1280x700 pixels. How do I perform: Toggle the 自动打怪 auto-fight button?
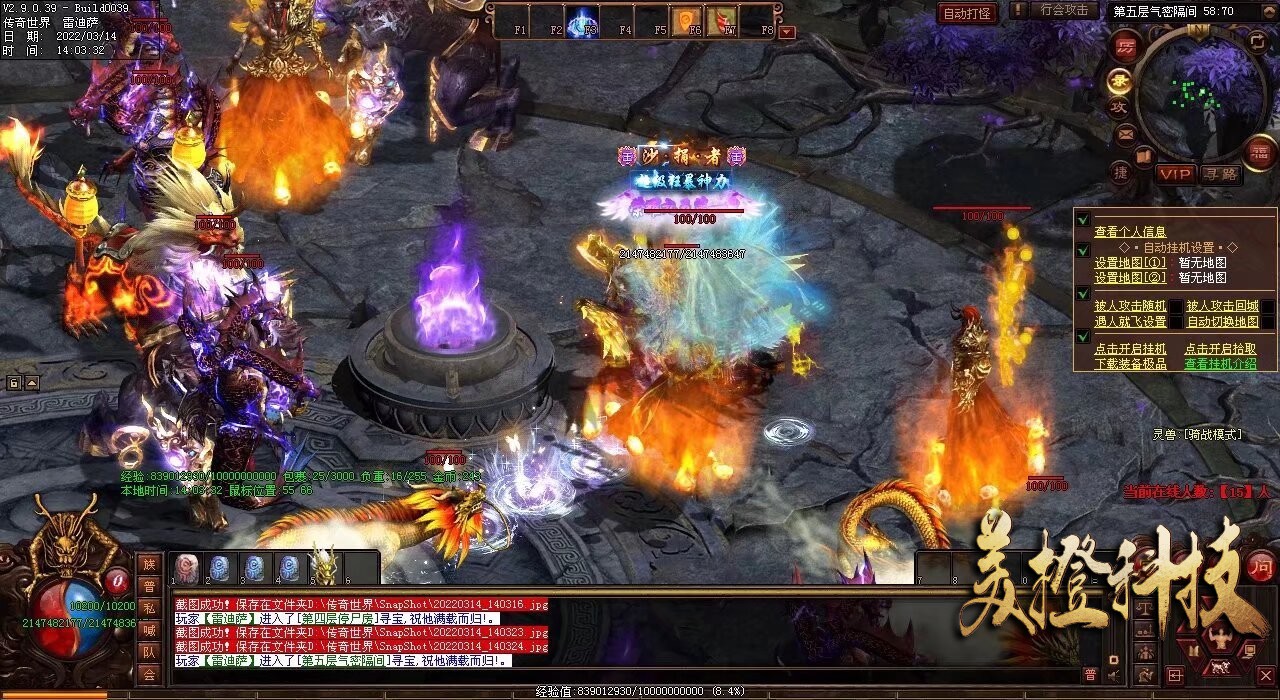[967, 13]
